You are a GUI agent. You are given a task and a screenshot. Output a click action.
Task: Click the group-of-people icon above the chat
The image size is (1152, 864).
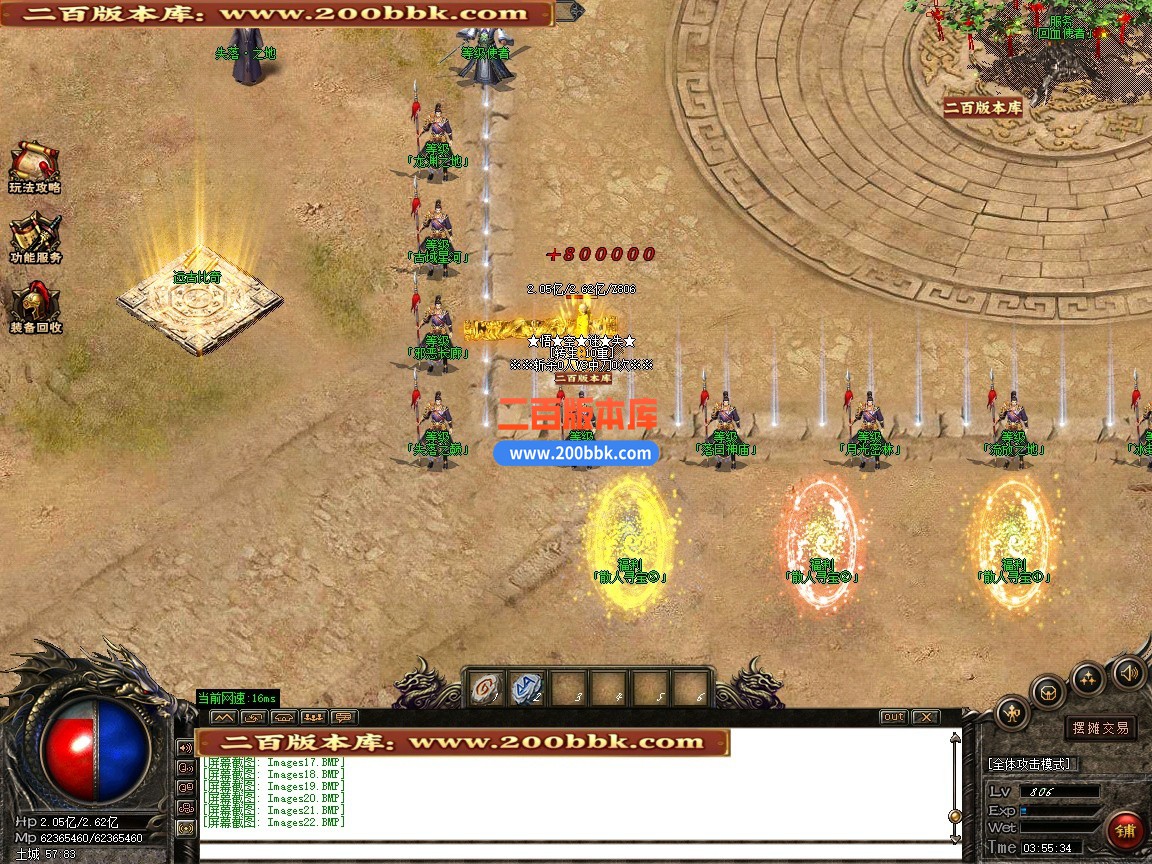314,717
